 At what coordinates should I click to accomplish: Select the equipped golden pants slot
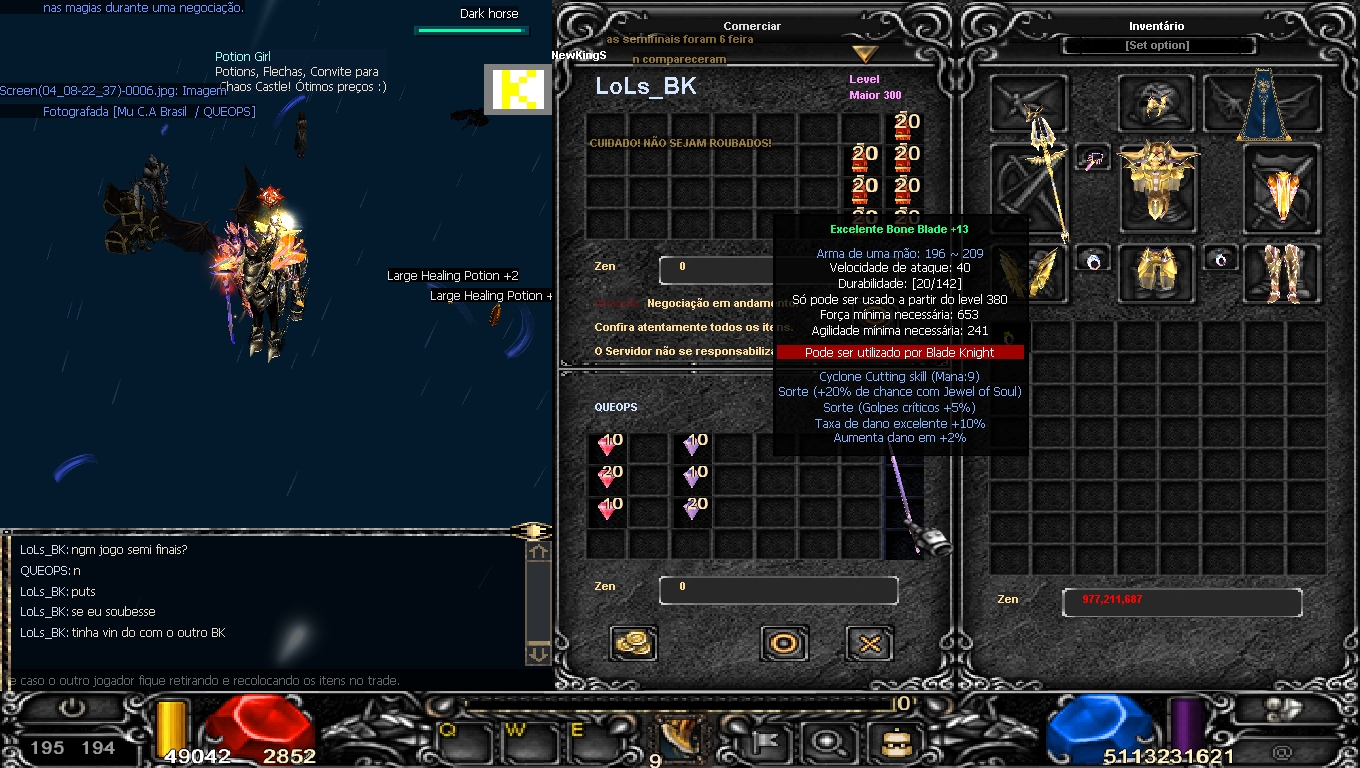pos(1157,272)
